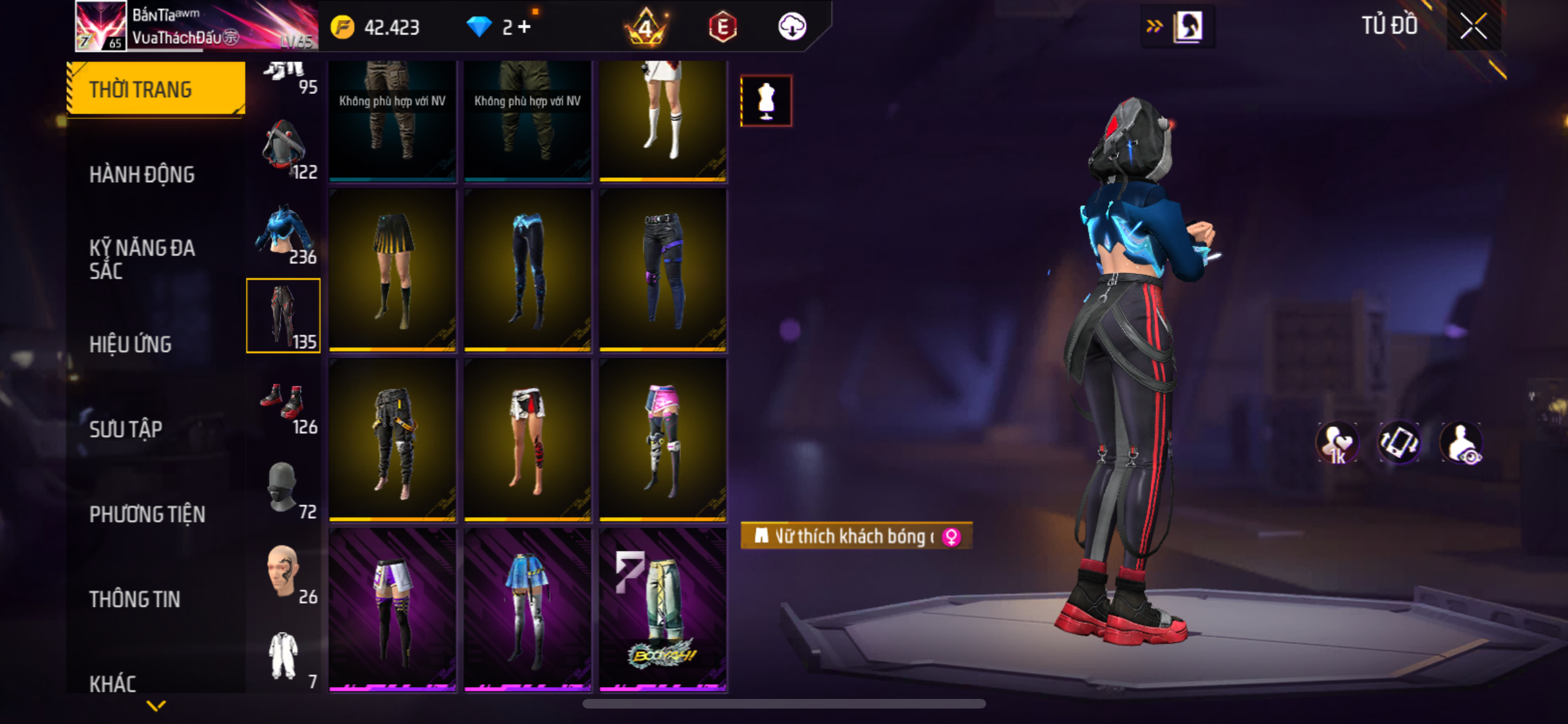Switch to the HÀNH ĐỘNG tab
The width and height of the screenshot is (1568, 724).
[142, 174]
